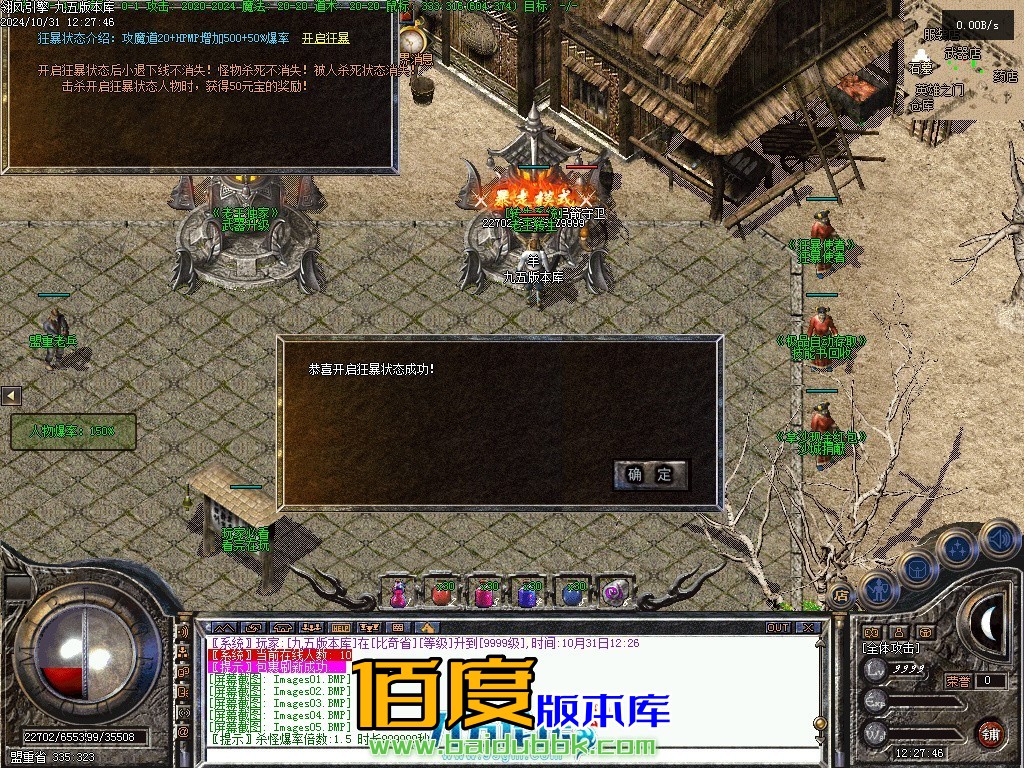Screen dimensions: 1024x768
Task: Click the 开启狂暴 link in the NPC dialog
Action: [326, 38]
